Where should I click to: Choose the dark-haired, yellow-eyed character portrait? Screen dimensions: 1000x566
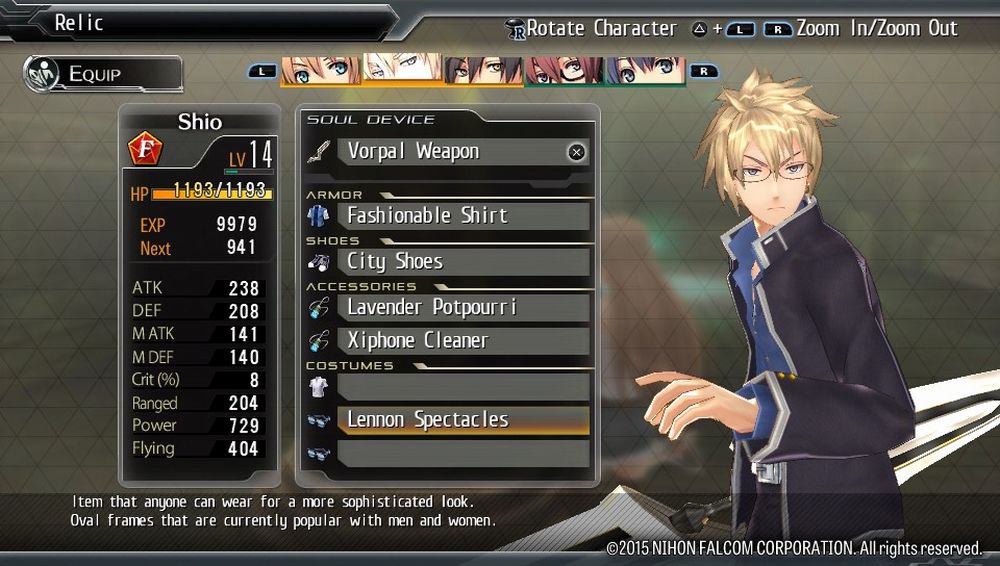click(484, 70)
